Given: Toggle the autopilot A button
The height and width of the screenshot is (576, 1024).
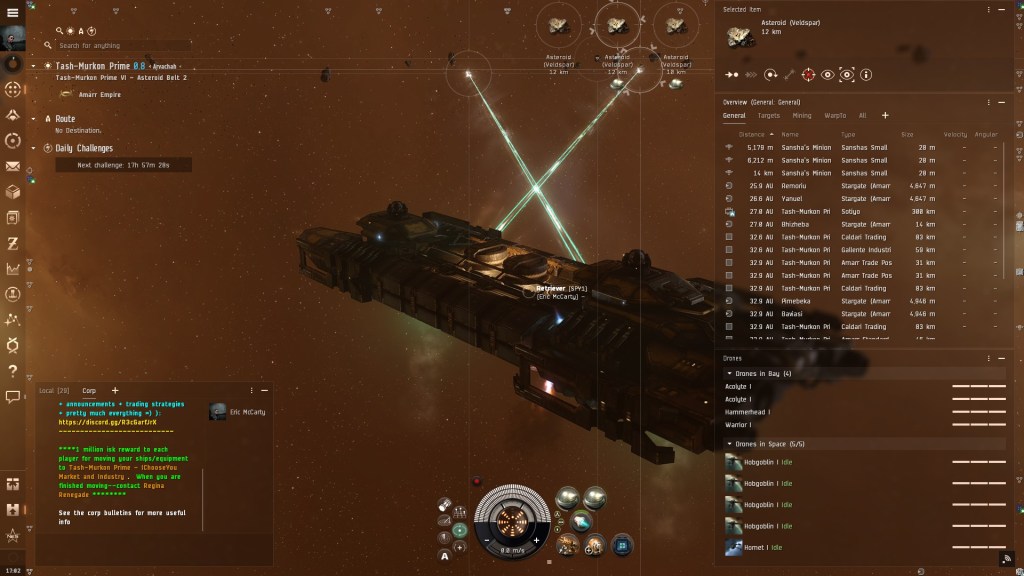Looking at the screenshot, I should (443, 555).
